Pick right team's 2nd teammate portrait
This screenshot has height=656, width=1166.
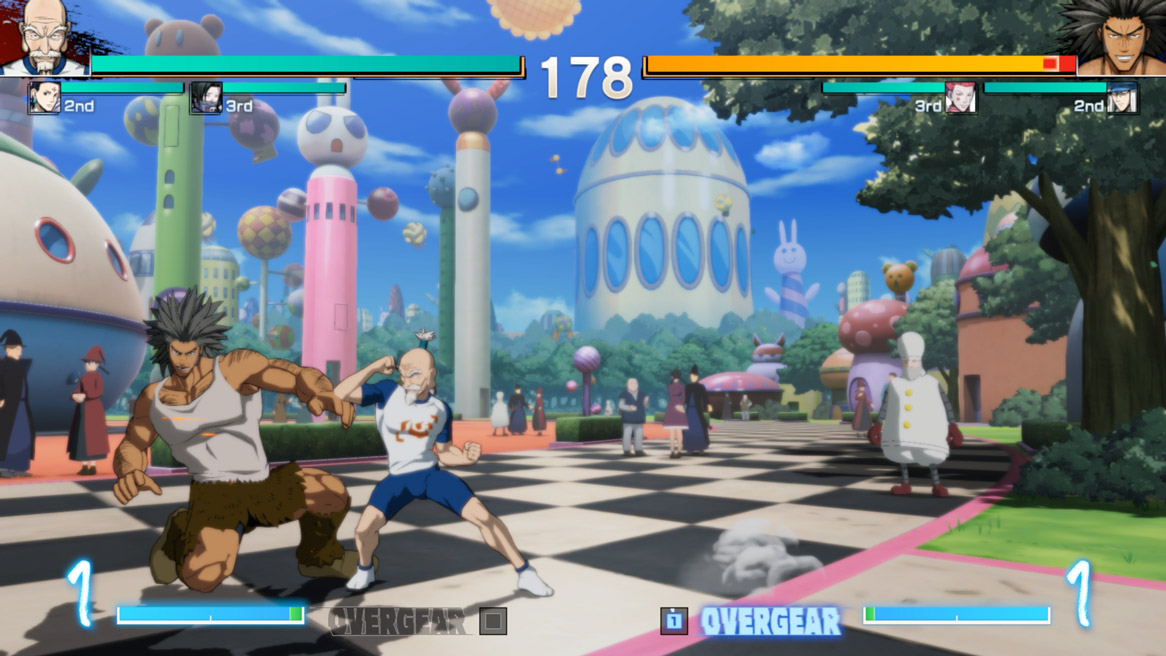tap(1122, 98)
